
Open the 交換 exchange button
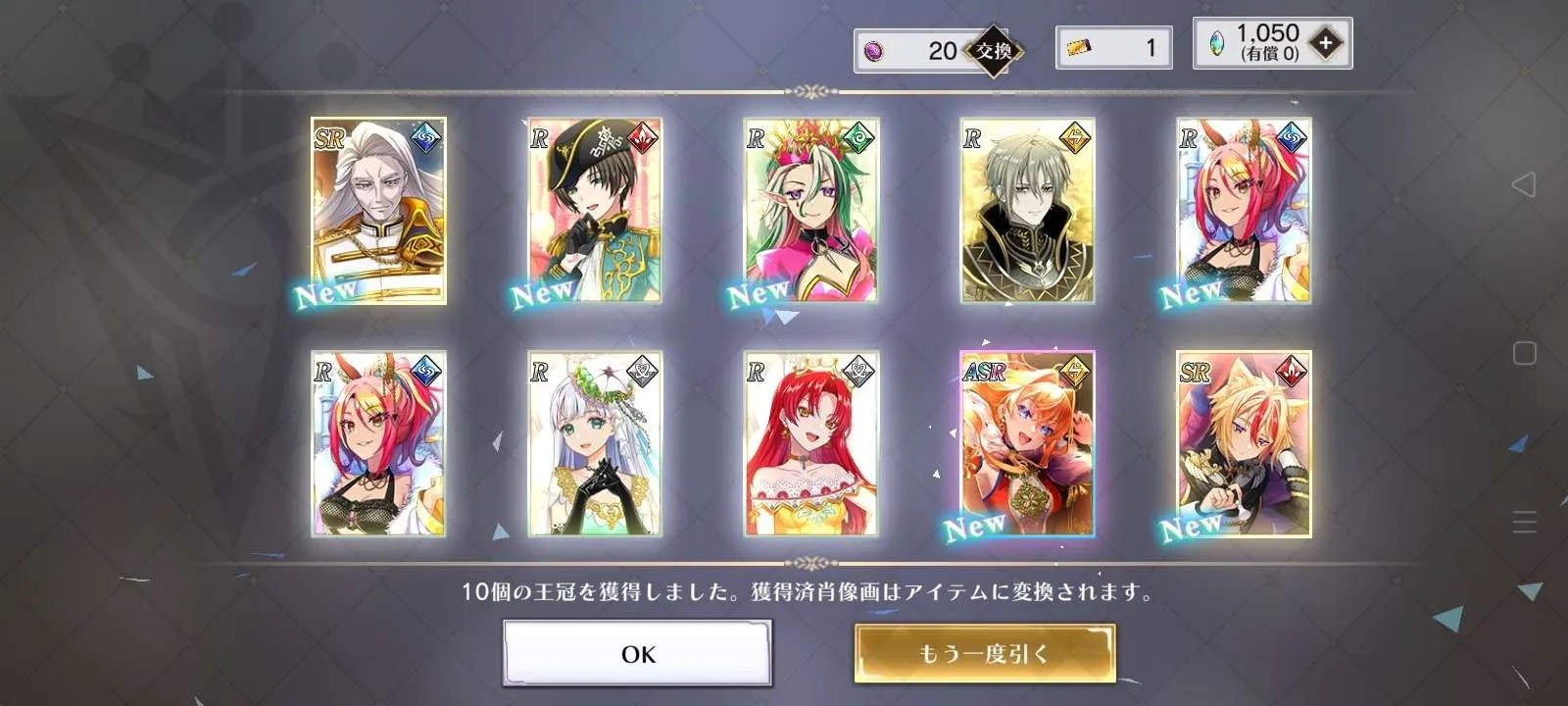click(x=994, y=50)
